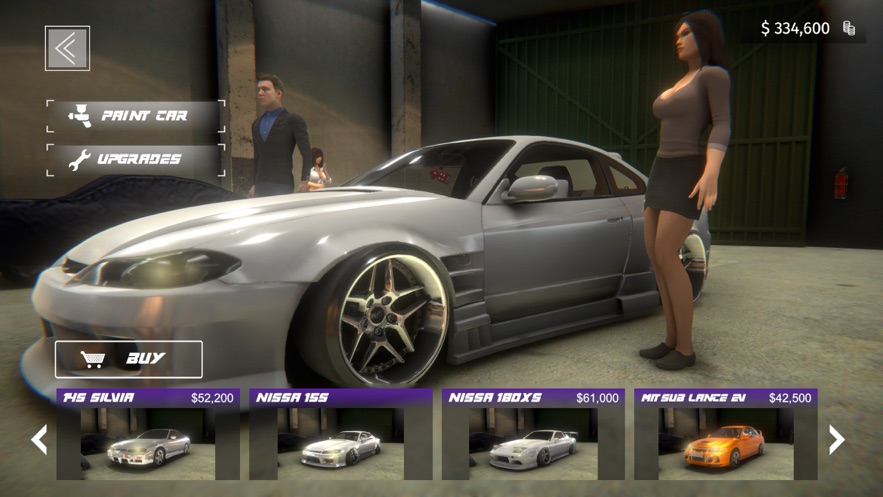Select the orange Mitsua Lance EV car
Viewport: 883px width, 497px height.
point(725,435)
